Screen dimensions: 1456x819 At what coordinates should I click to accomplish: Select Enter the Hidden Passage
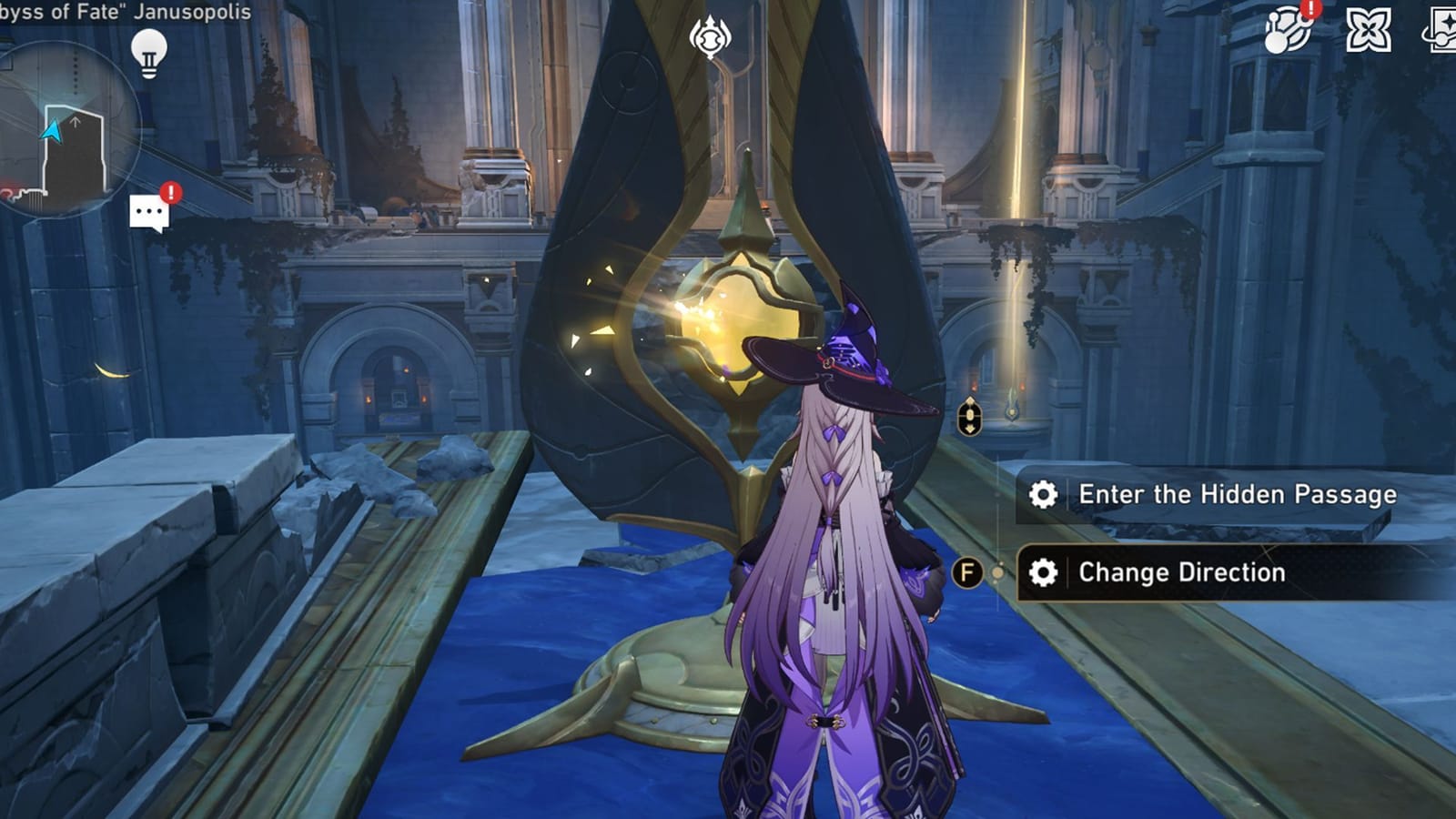1238,494
